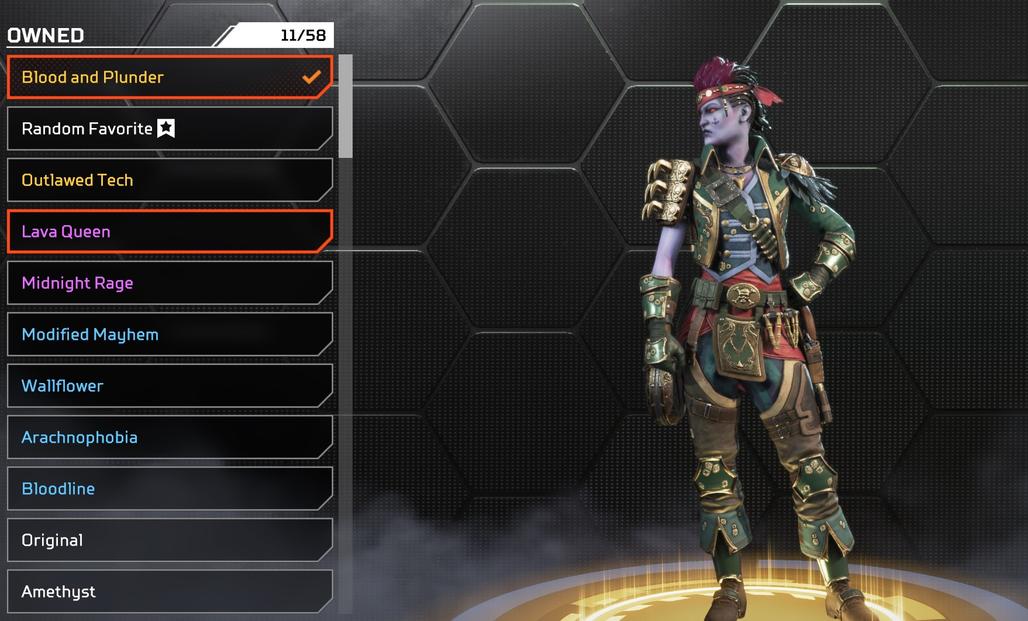Choose the Modified Mayhem skin

click(x=169, y=335)
